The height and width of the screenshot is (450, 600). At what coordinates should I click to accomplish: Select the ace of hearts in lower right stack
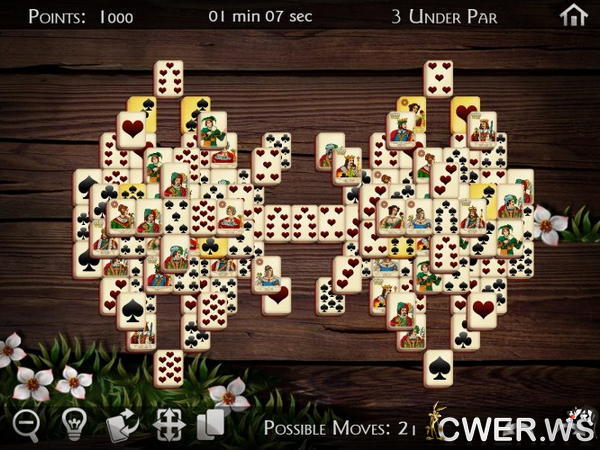click(484, 308)
